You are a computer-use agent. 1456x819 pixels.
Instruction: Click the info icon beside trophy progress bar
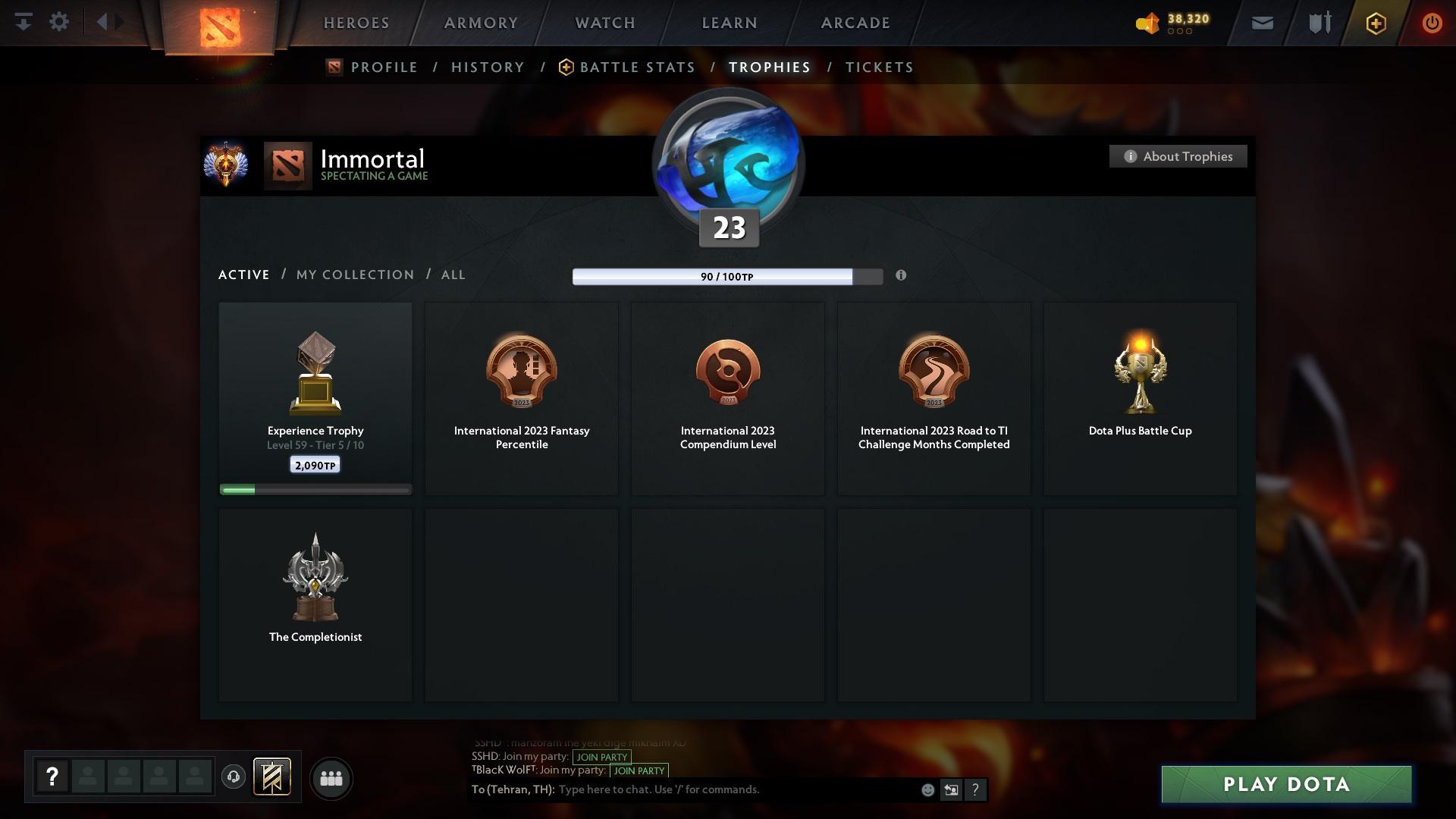[902, 276]
